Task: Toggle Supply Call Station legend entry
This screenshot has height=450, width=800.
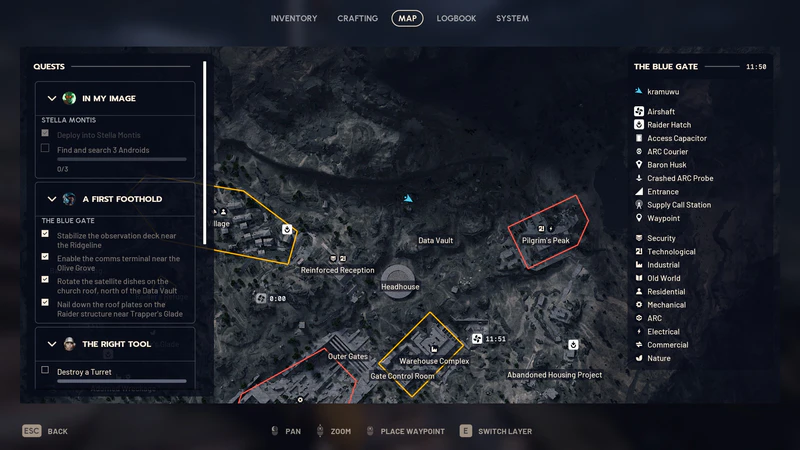Action: coord(678,205)
